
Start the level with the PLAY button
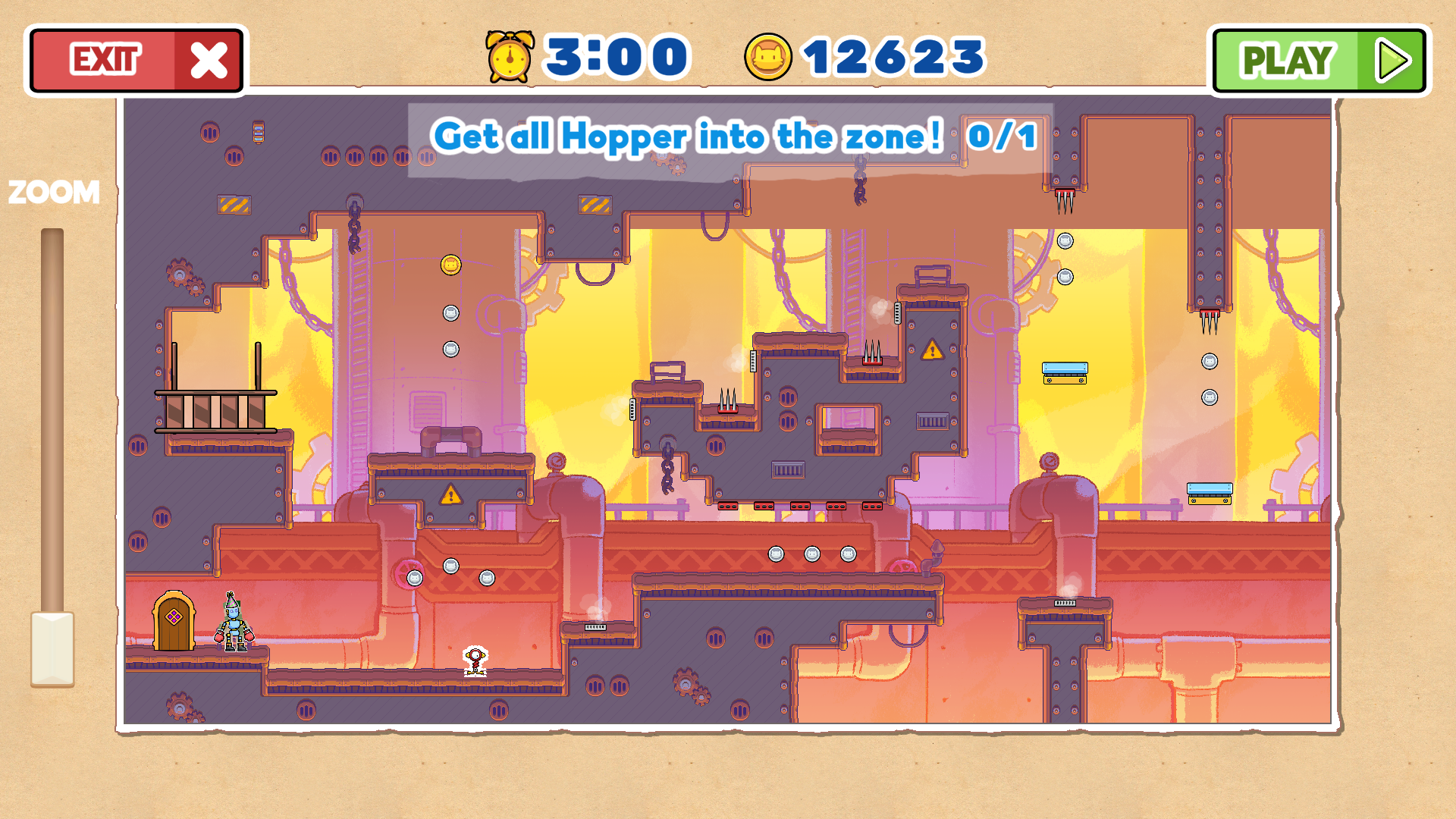click(1319, 60)
